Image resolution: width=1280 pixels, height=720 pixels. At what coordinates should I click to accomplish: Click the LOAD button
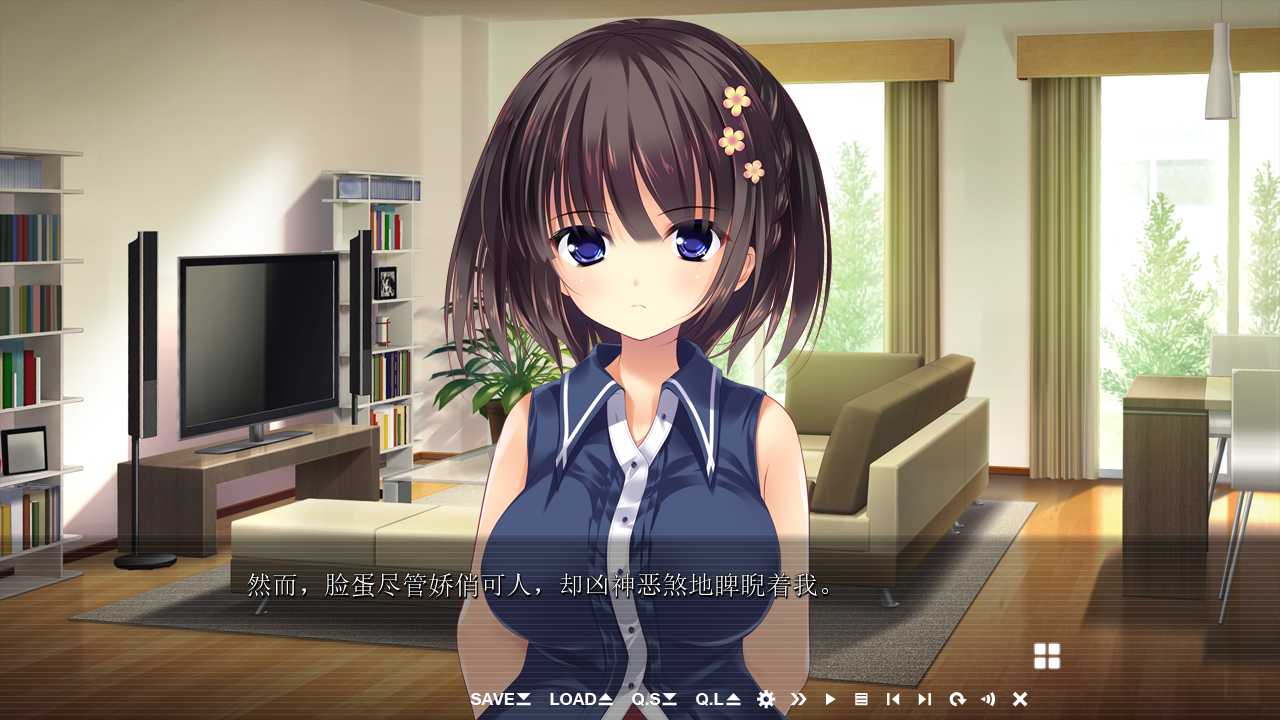pyautogui.click(x=574, y=700)
